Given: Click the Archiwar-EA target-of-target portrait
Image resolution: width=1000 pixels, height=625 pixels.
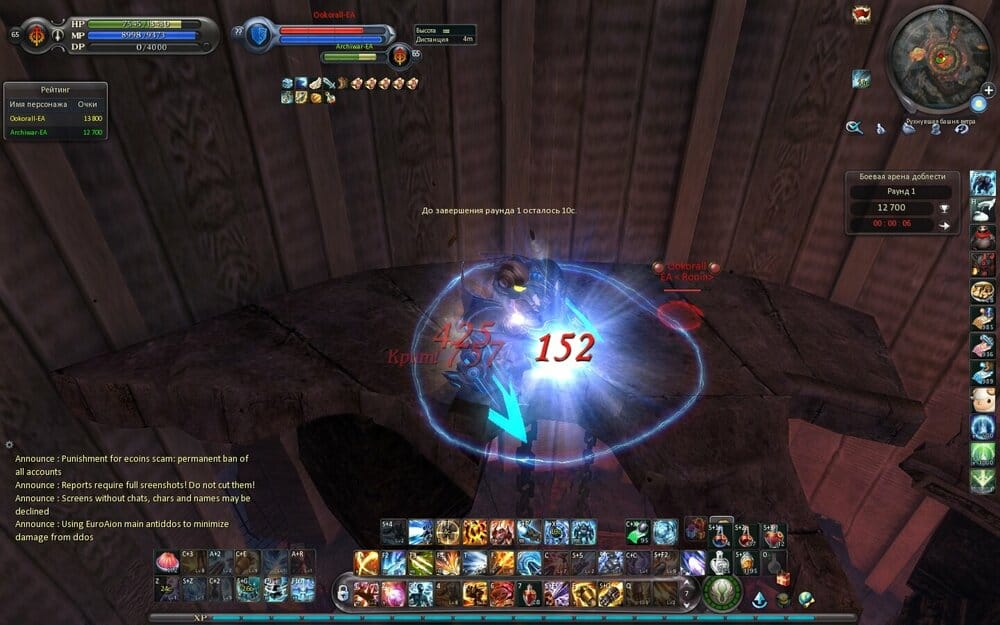Looking at the screenshot, I should [x=401, y=56].
